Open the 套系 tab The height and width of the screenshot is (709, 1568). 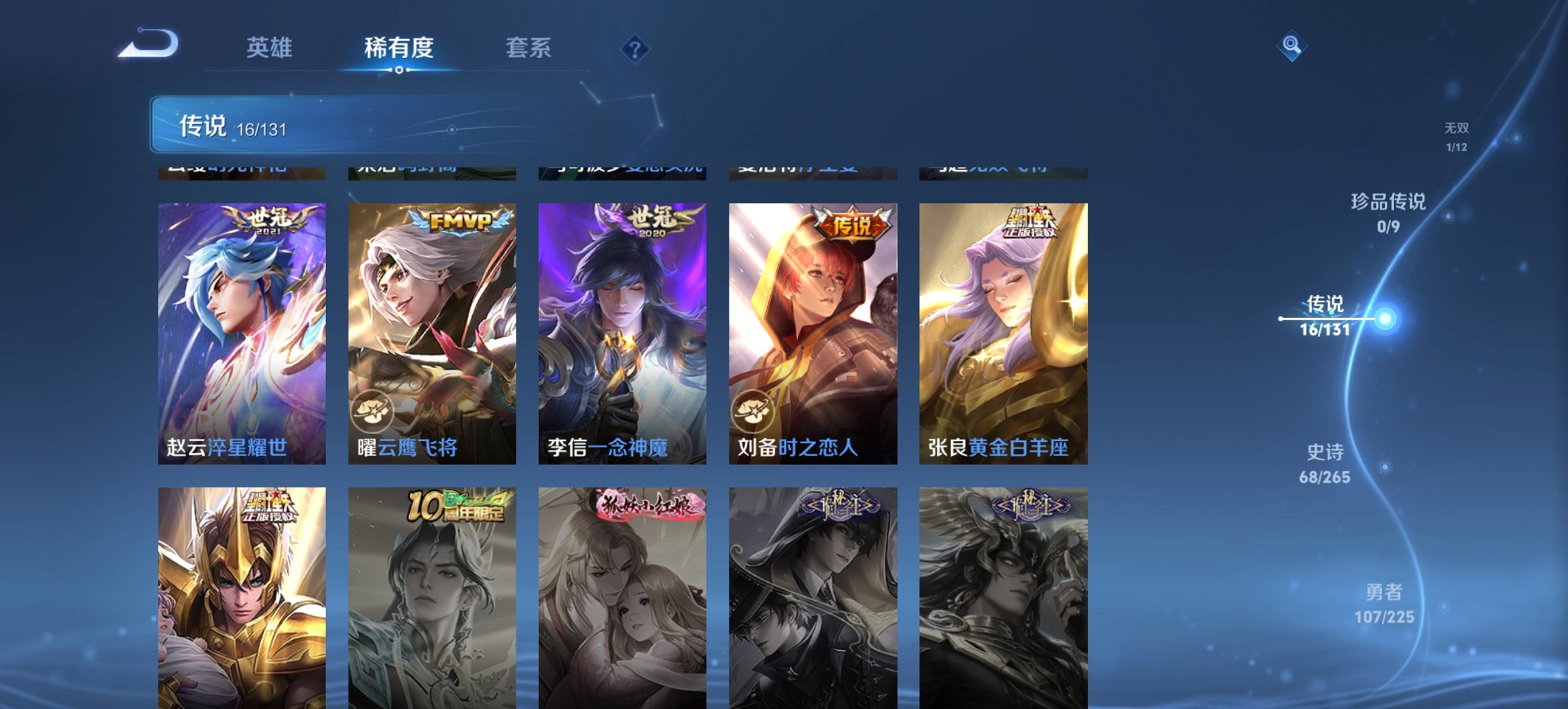529,48
